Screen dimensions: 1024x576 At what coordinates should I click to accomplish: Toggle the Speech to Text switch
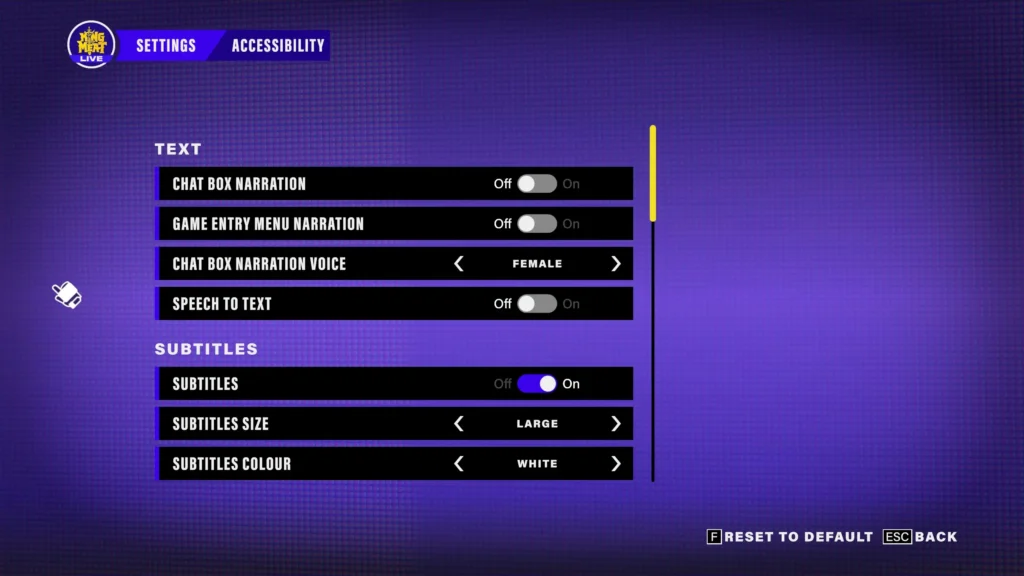[537, 304]
